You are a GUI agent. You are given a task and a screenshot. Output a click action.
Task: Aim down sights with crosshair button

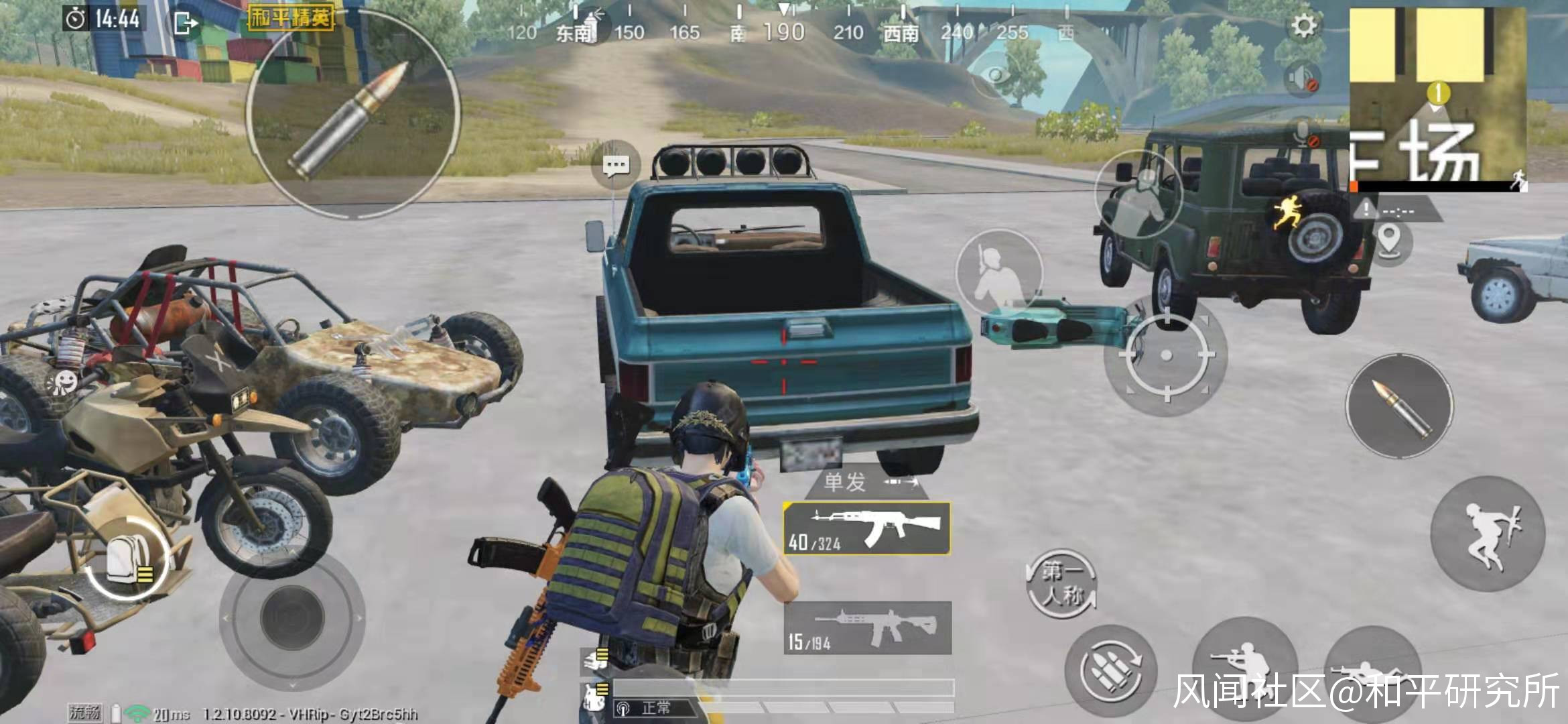pos(1165,355)
